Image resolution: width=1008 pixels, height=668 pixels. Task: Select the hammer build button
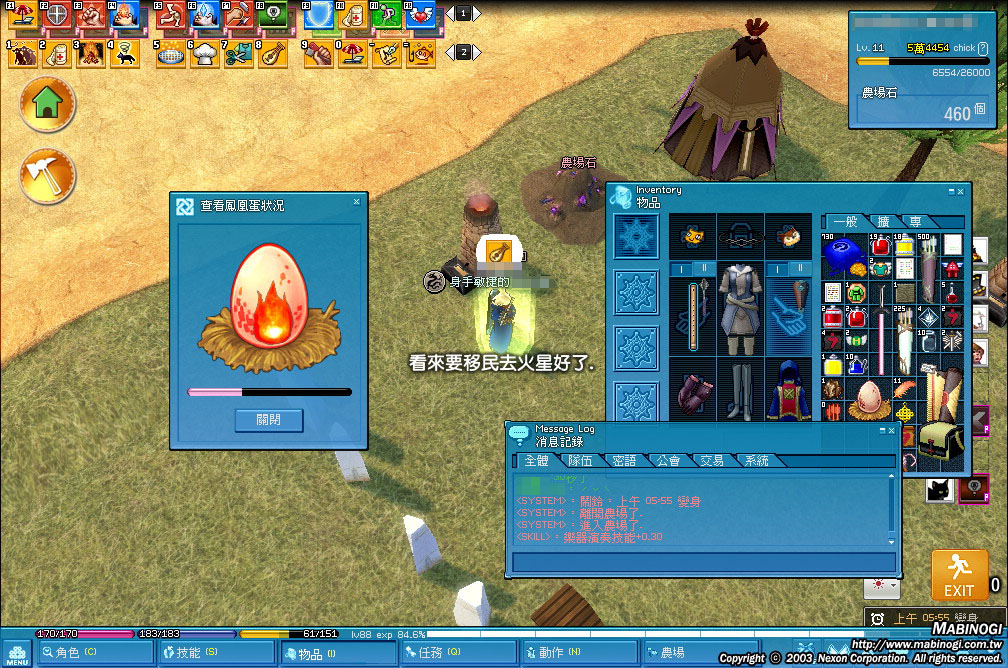(47, 176)
